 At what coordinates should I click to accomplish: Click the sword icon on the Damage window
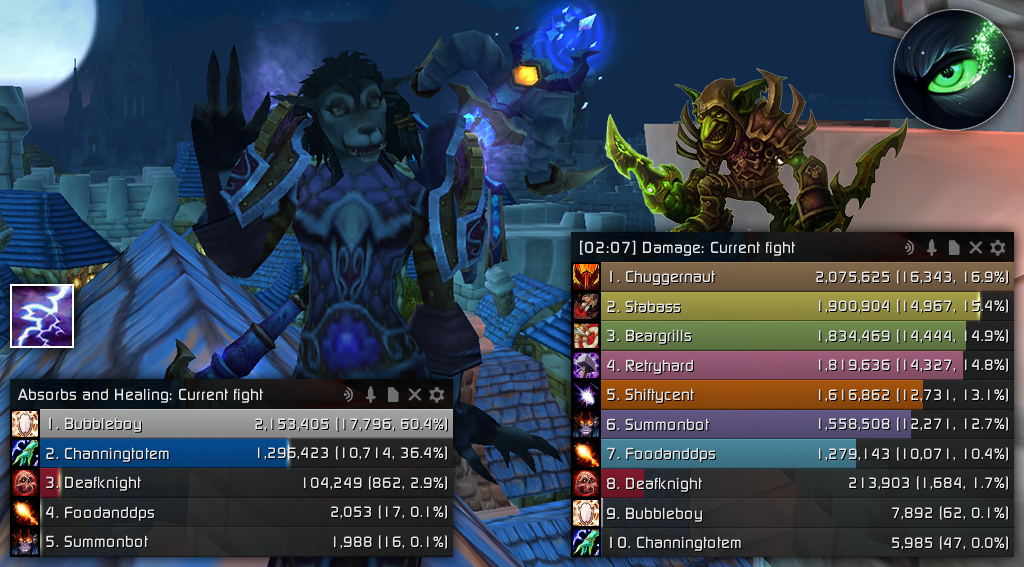click(x=931, y=248)
